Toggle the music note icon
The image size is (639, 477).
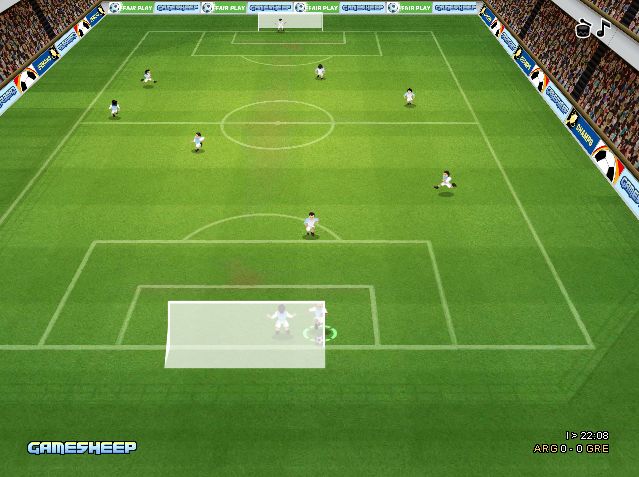[602, 28]
